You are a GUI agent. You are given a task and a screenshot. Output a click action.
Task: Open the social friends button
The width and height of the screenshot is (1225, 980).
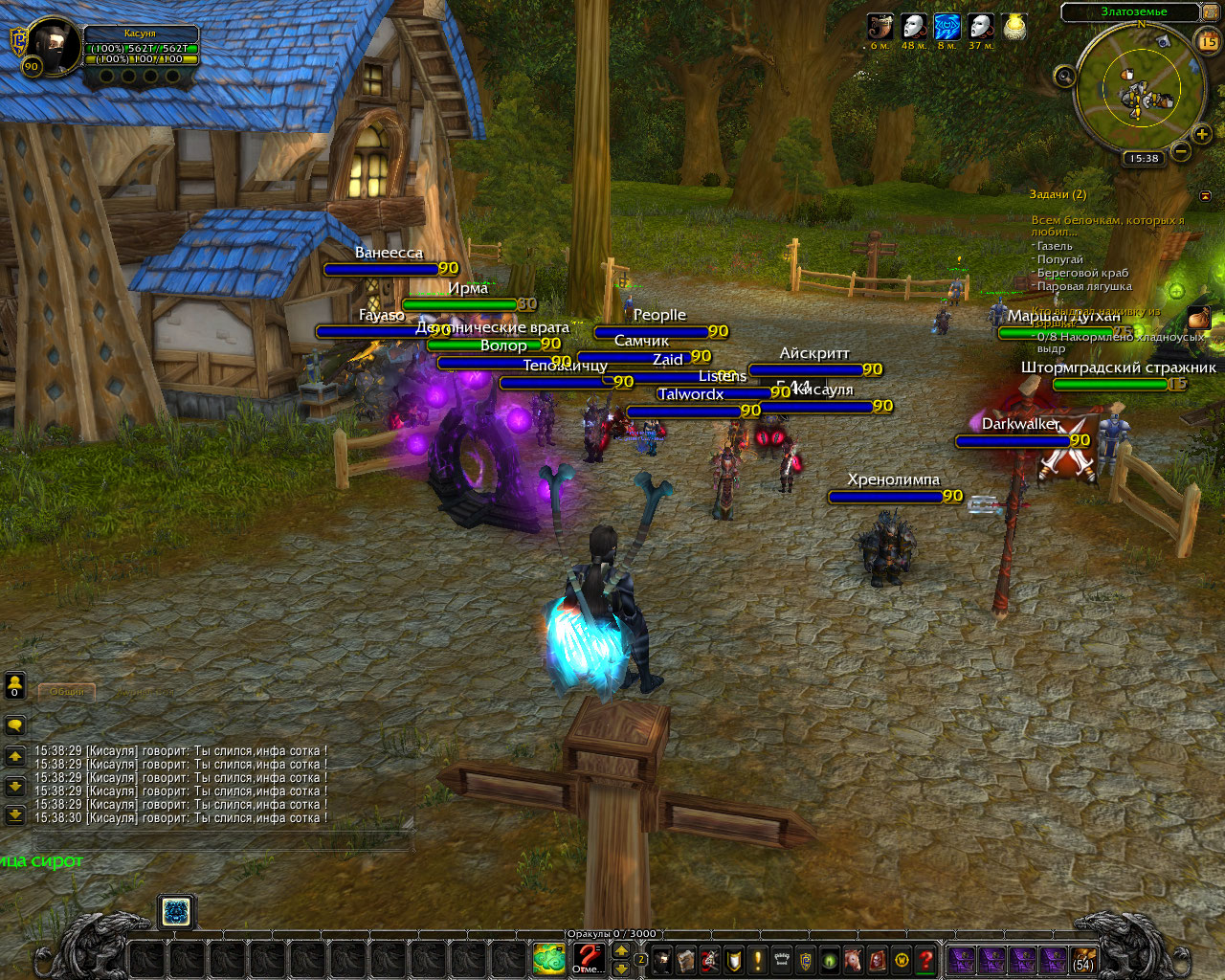click(15, 684)
